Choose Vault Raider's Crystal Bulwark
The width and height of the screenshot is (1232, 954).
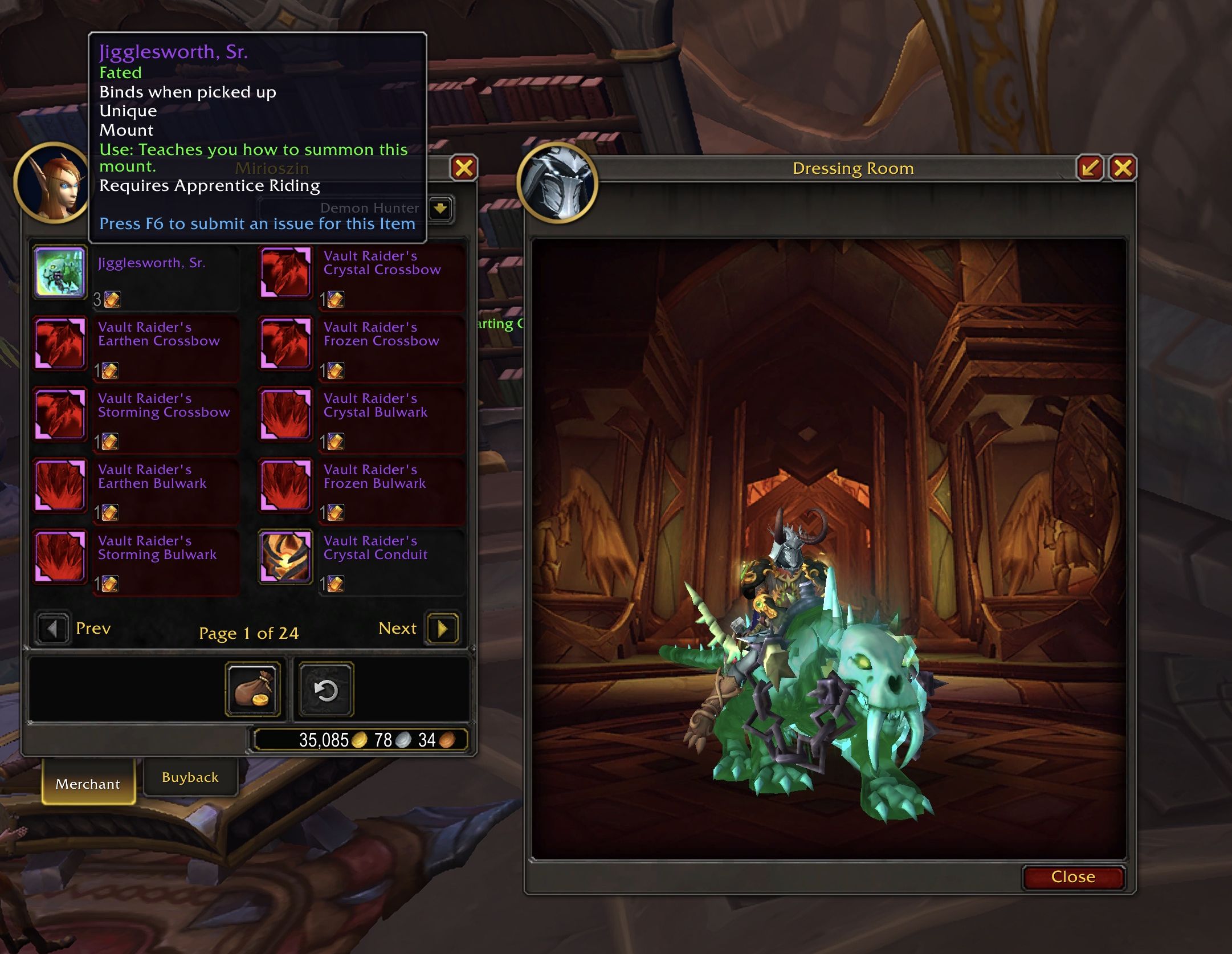pos(285,415)
